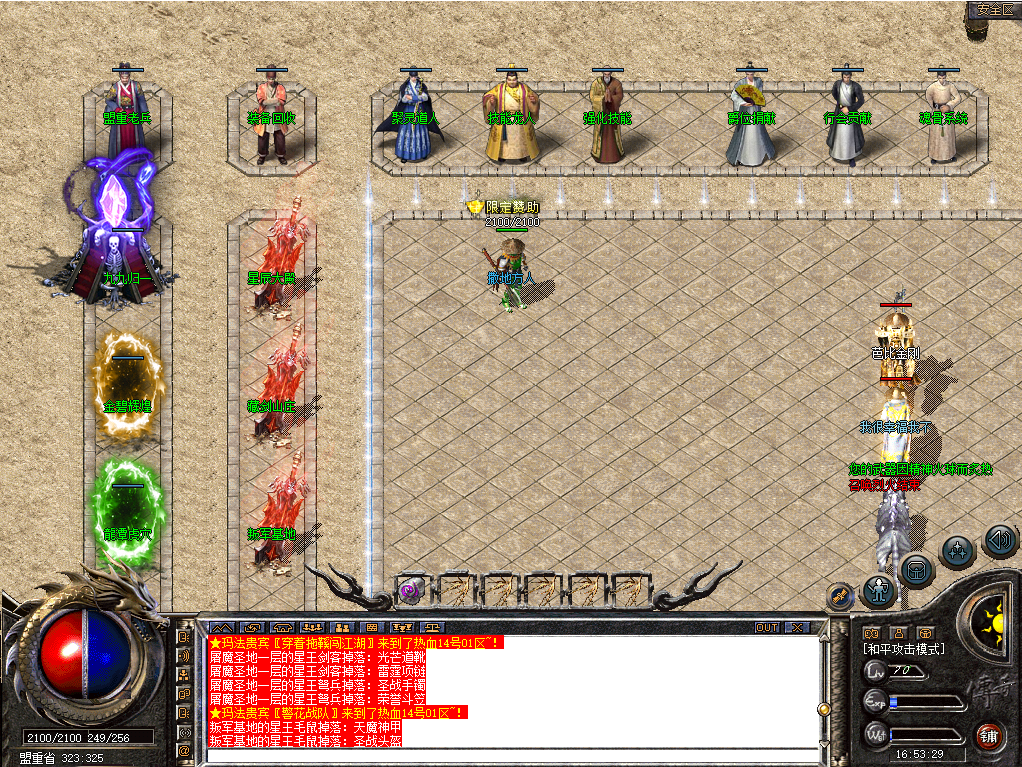This screenshot has height=767, width=1022.
Task: Click the red 铺 shop button
Action: 989,735
